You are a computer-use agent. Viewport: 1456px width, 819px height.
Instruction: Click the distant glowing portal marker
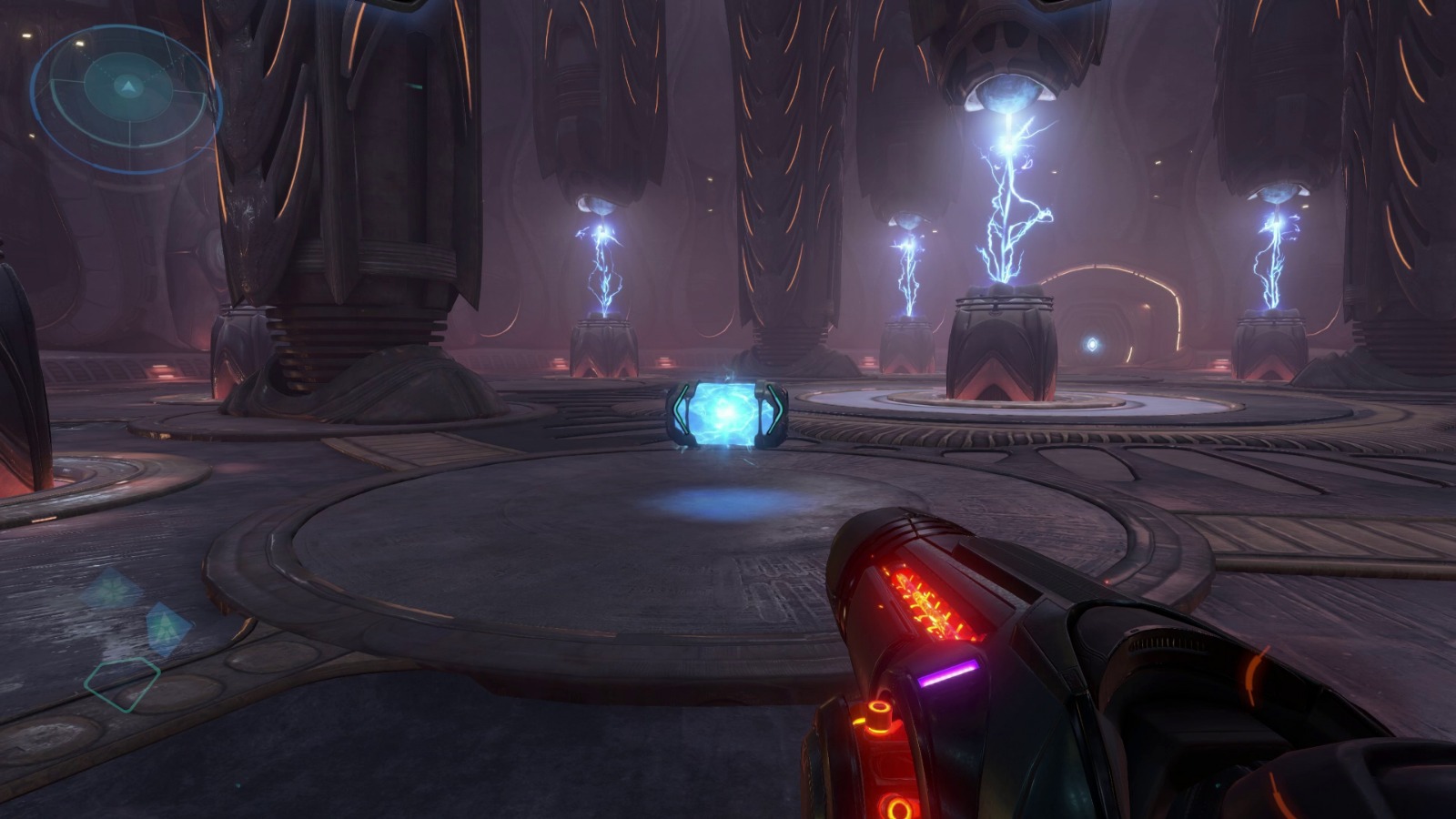[1092, 342]
